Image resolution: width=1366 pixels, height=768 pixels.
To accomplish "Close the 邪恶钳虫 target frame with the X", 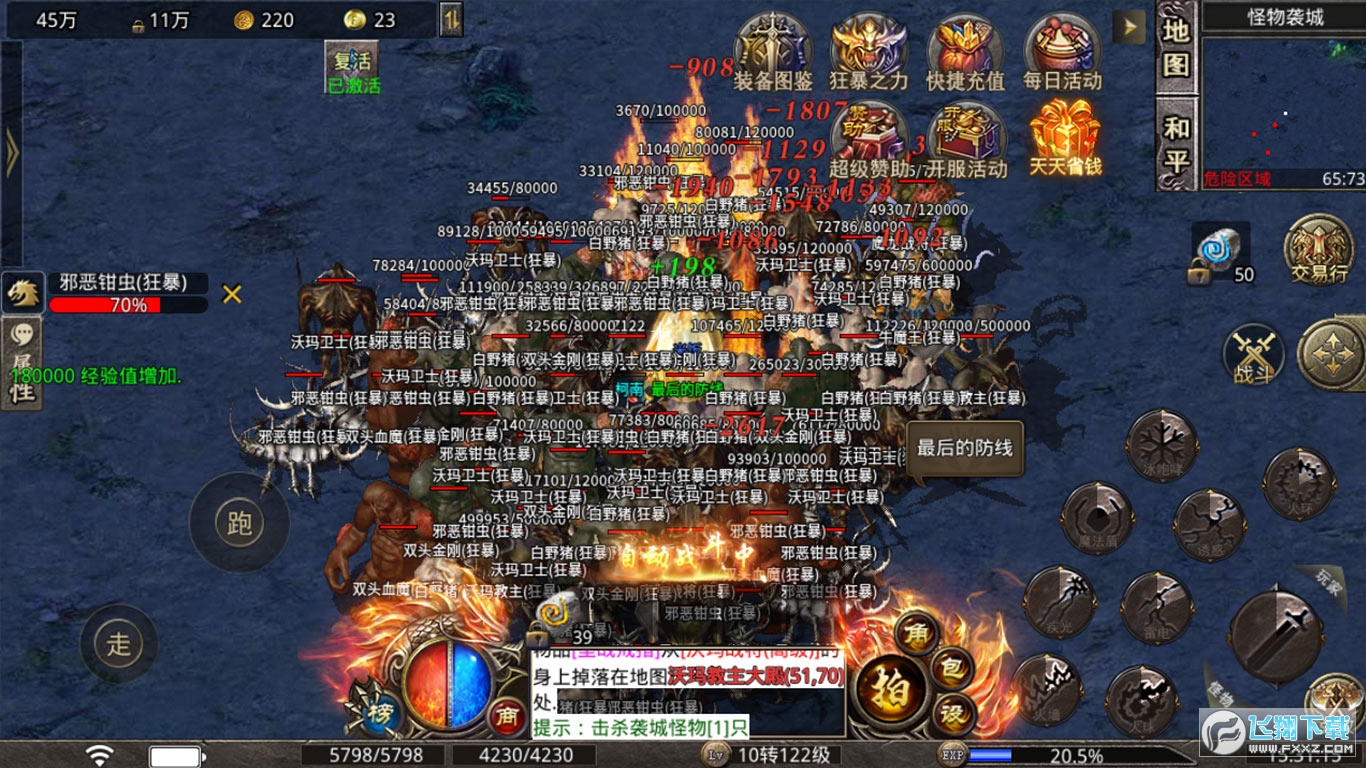I will pos(232,294).
